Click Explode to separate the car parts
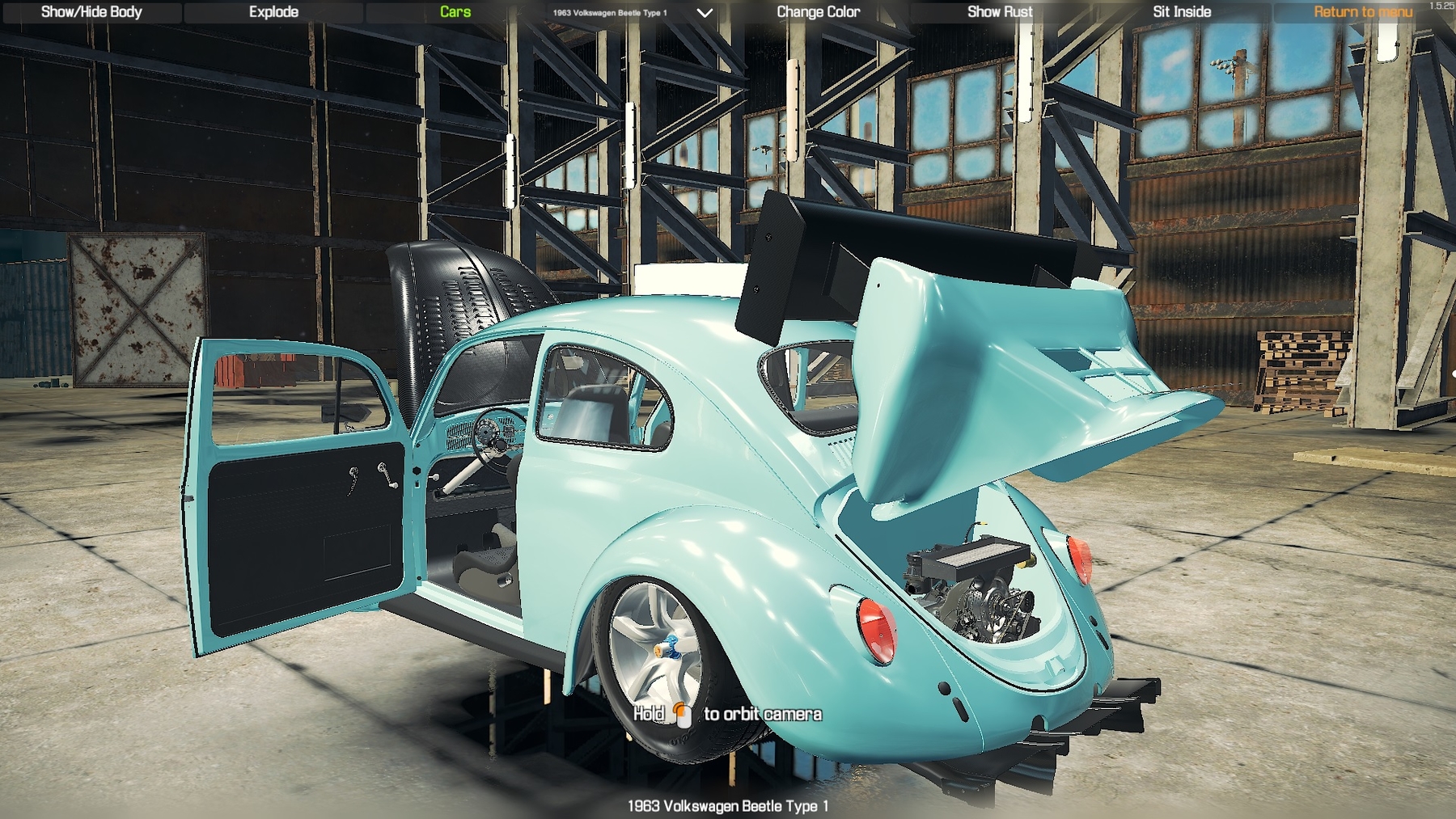 tap(274, 11)
